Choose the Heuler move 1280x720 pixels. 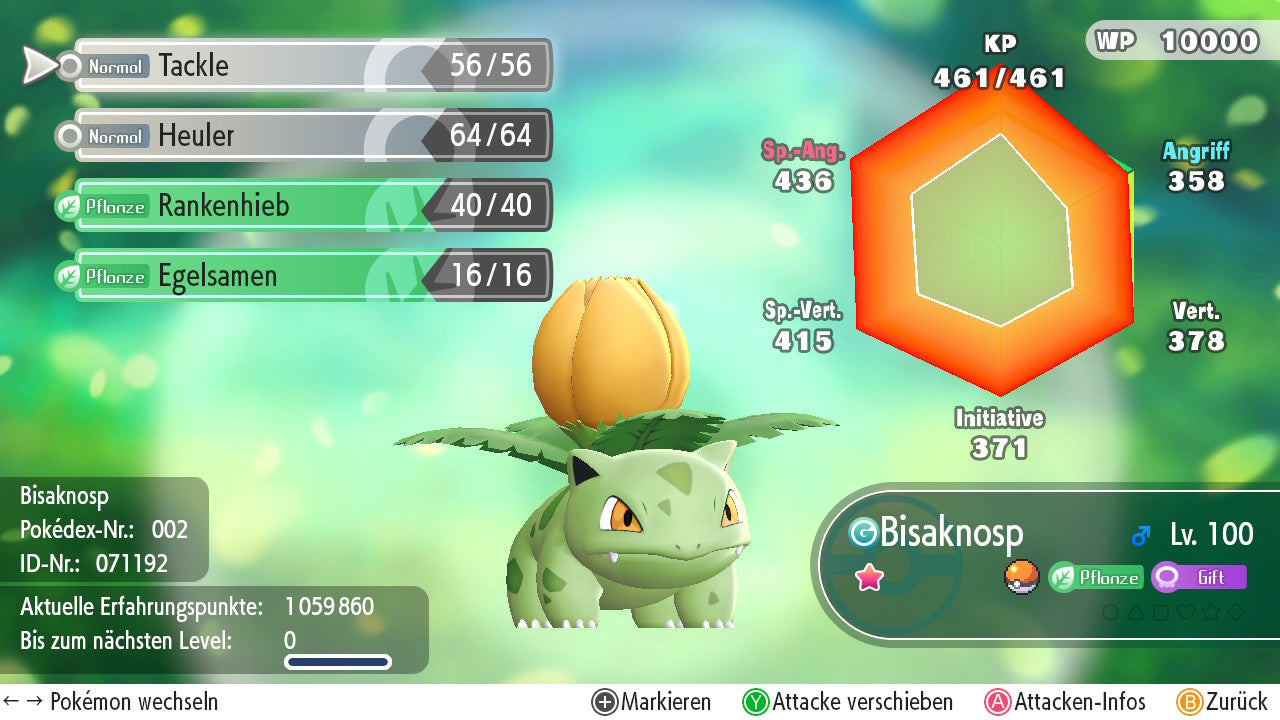[310, 136]
